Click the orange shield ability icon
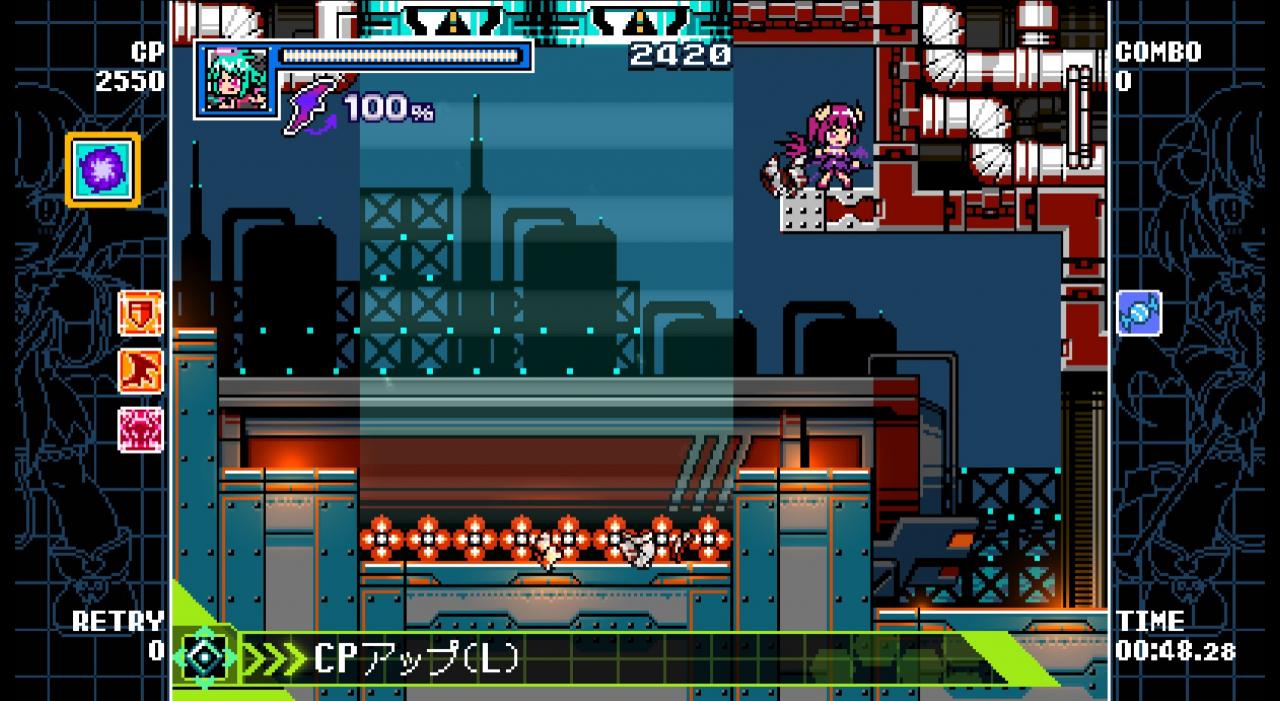Viewport: 1280px width, 701px height. [140, 313]
